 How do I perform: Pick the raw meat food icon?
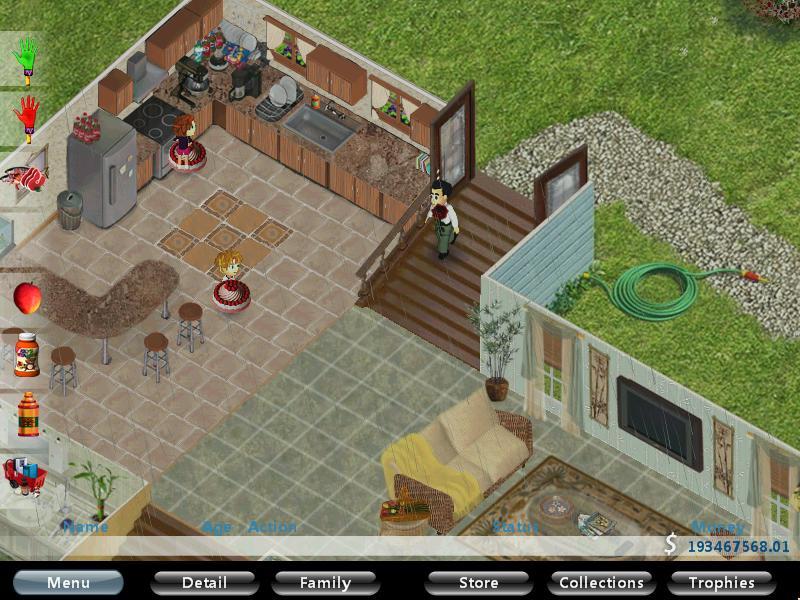coord(25,179)
